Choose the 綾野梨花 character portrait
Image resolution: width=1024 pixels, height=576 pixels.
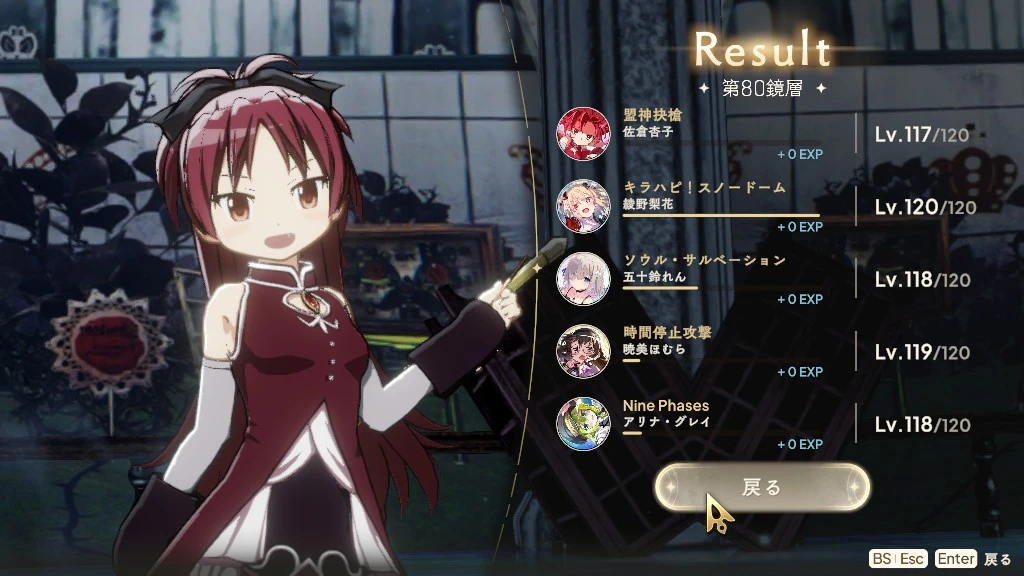[581, 206]
